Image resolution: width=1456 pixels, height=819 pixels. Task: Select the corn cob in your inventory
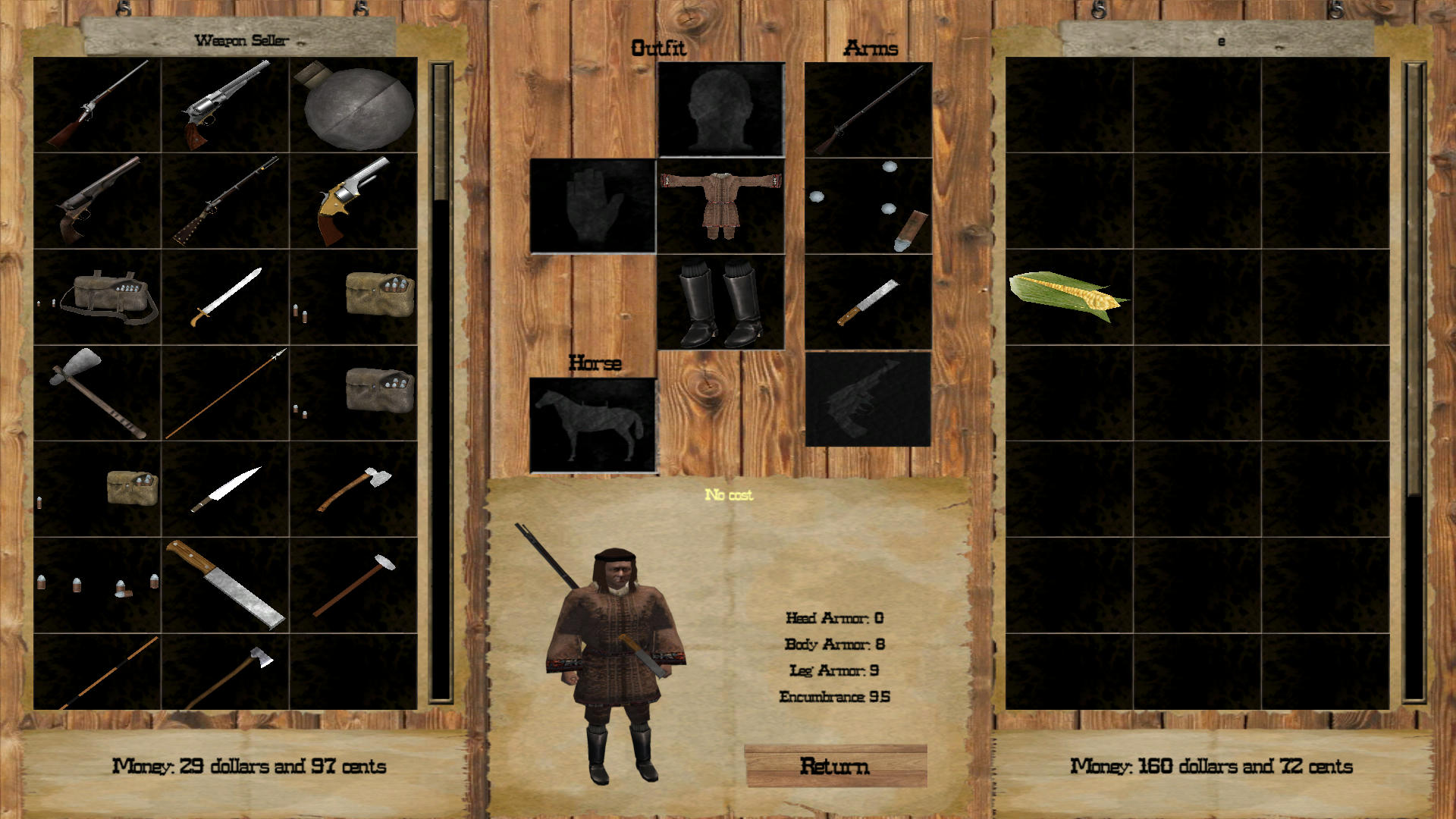click(1068, 296)
